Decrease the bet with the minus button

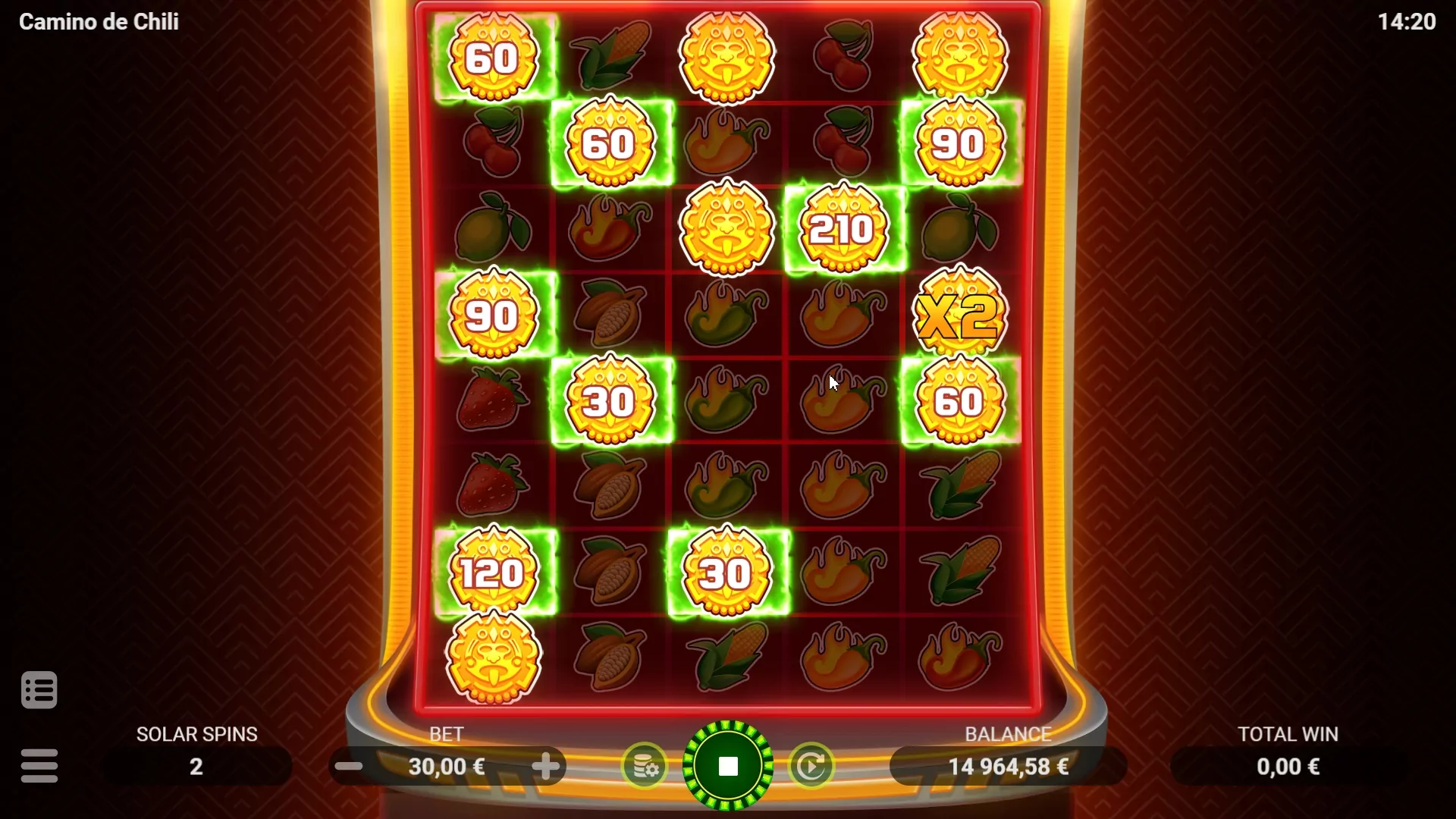pyautogui.click(x=349, y=767)
